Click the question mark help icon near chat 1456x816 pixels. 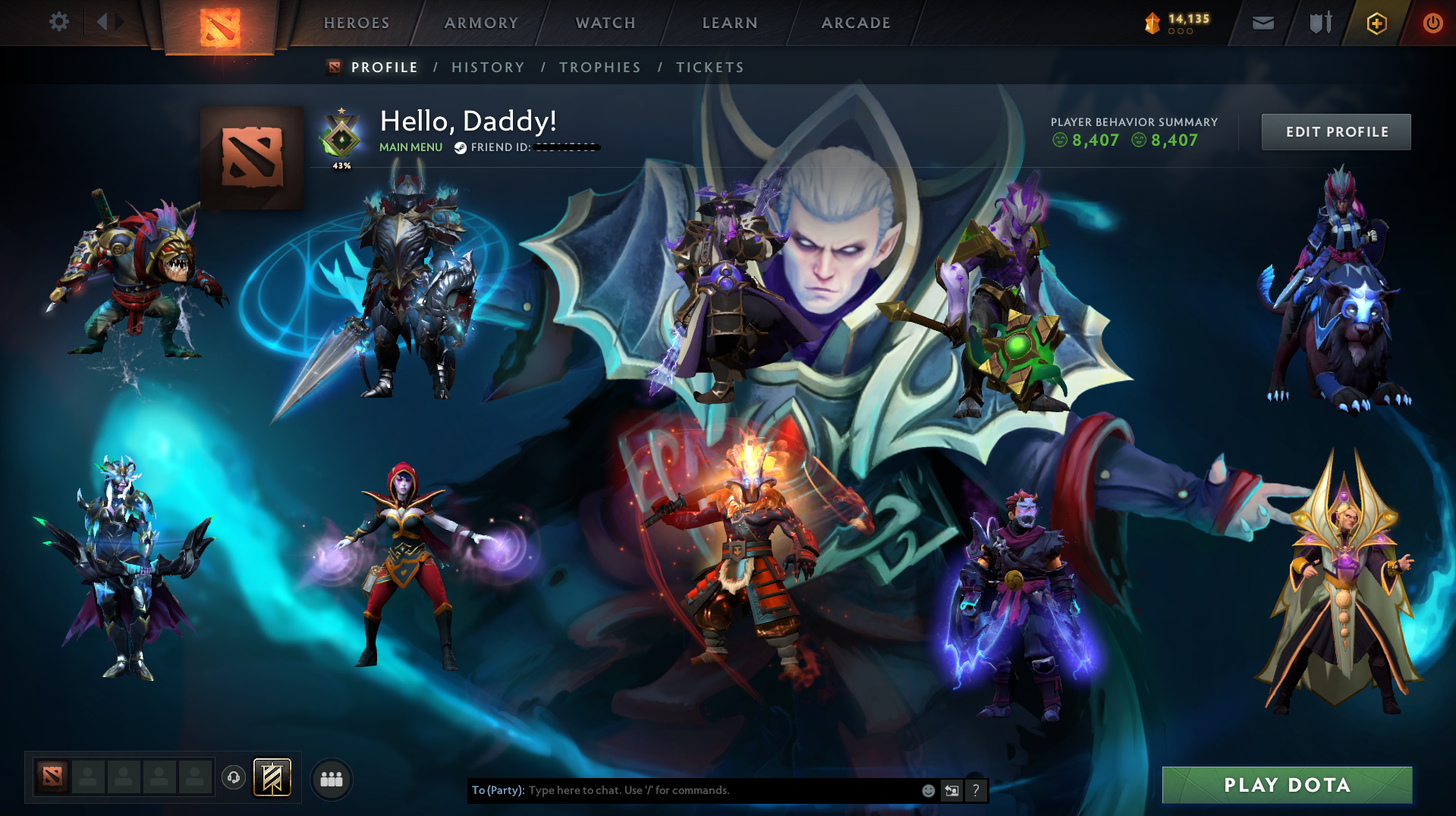976,790
